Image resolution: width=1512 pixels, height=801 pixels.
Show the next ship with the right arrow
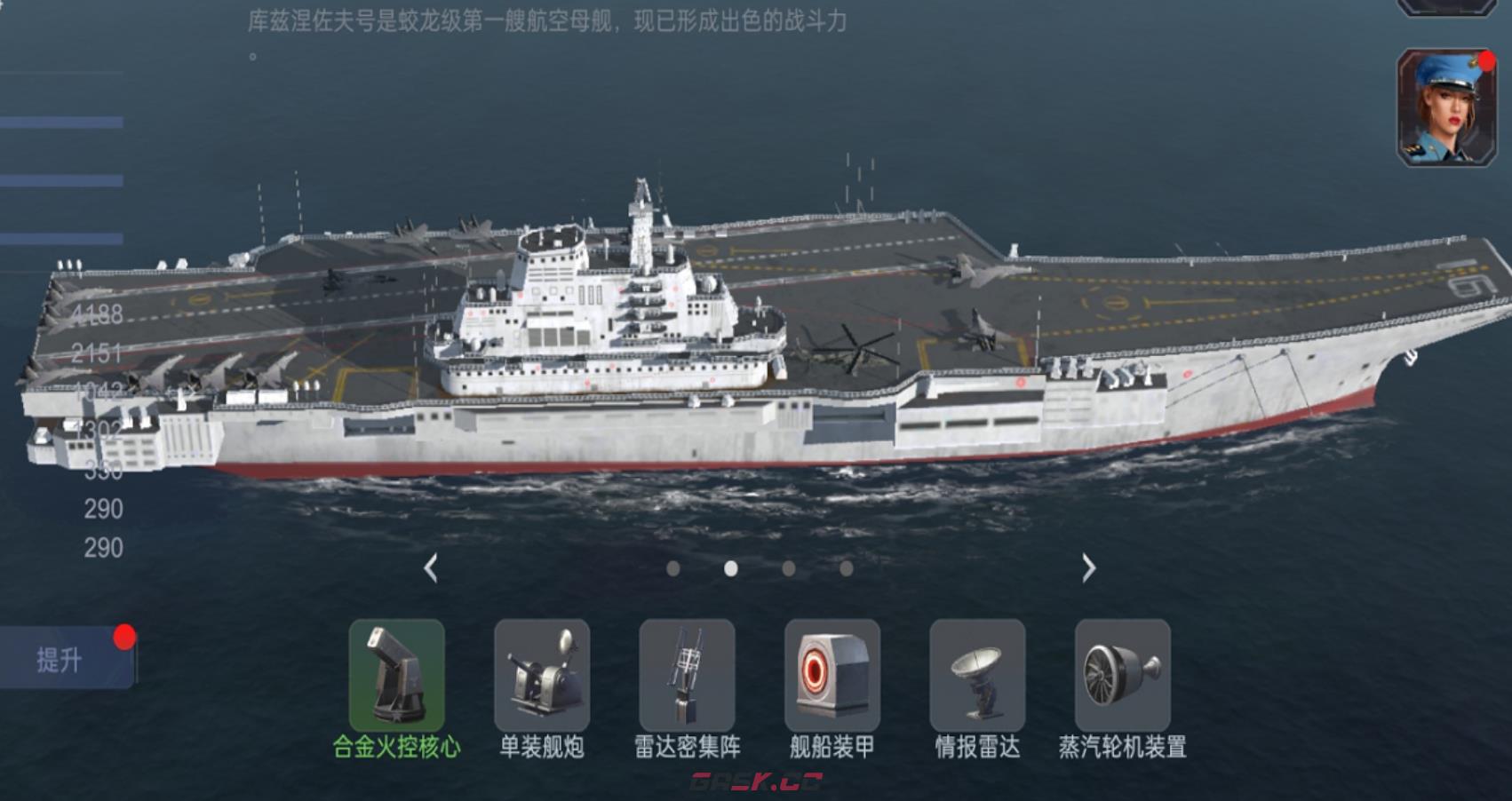1088,568
